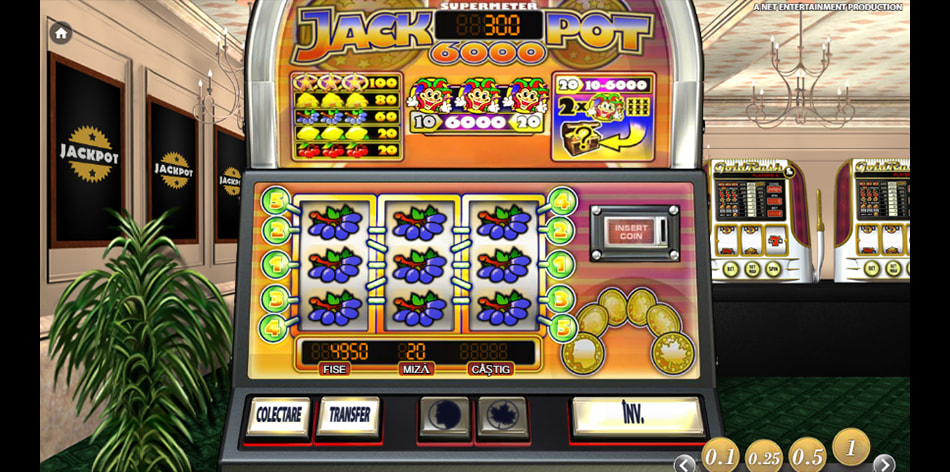The image size is (950, 472).
Task: Click the COLECTARE button
Action: (277, 417)
